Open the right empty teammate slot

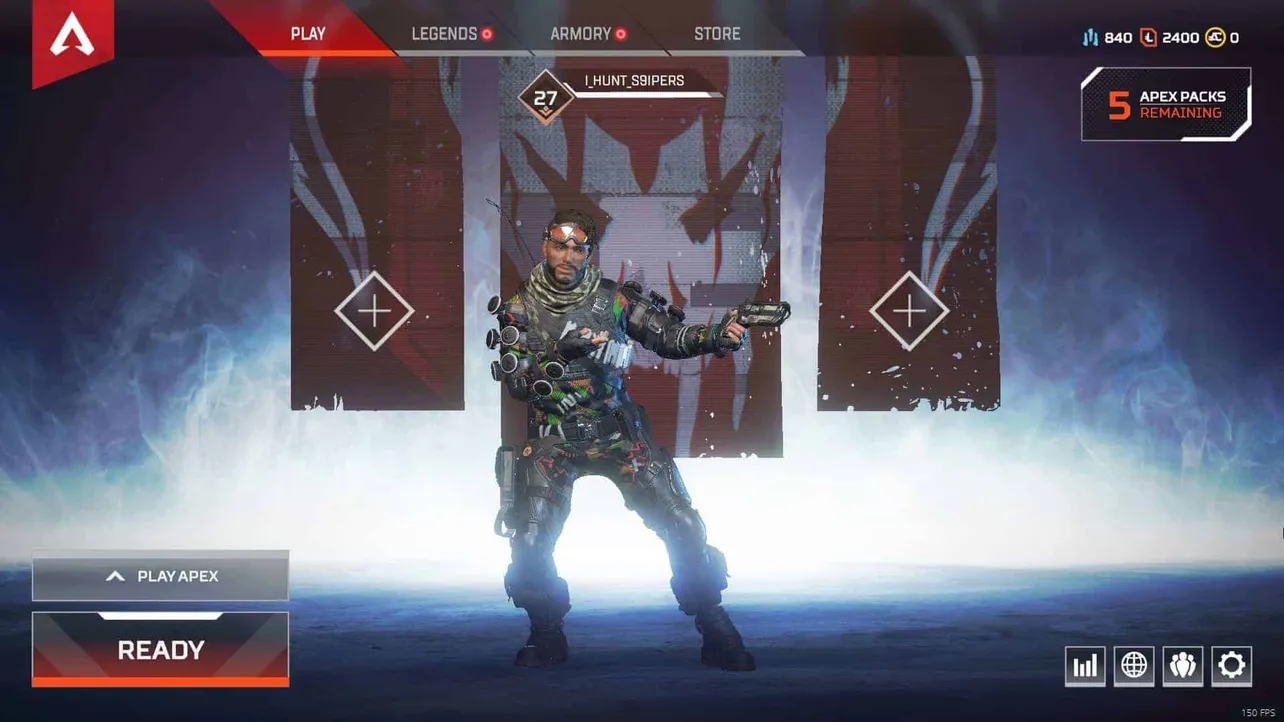point(908,310)
